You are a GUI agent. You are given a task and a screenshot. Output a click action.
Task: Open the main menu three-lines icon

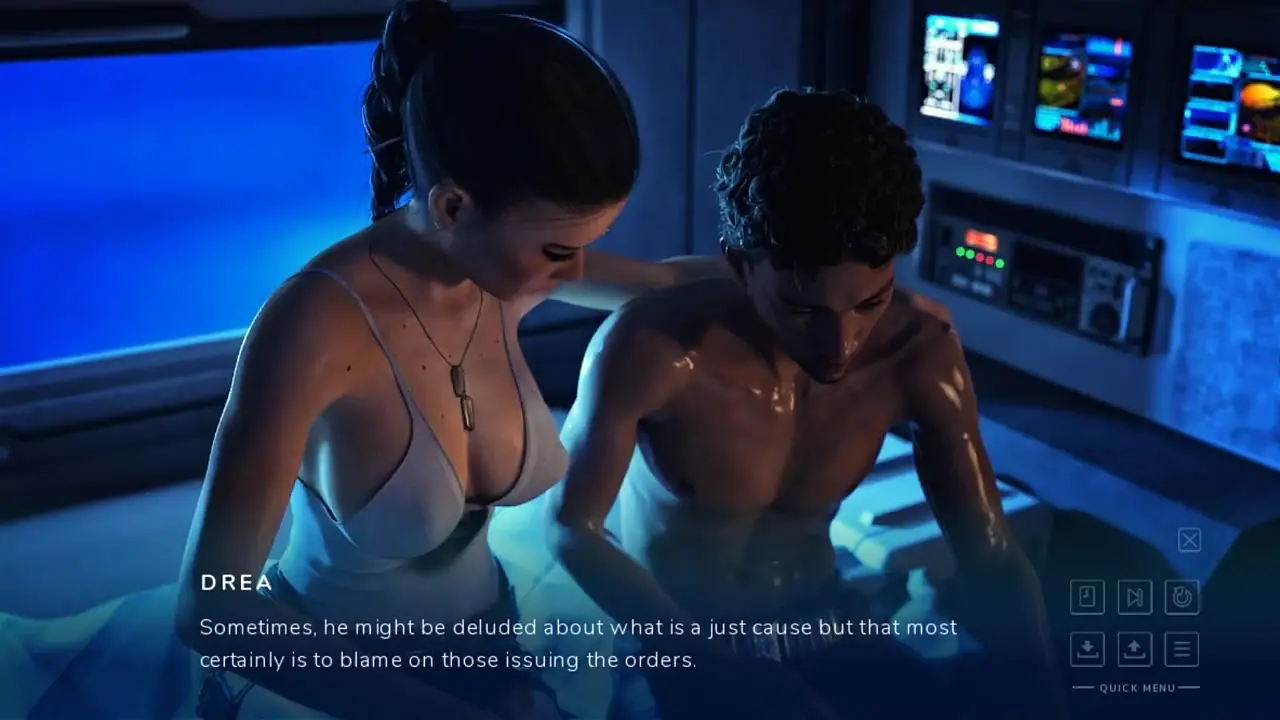(x=1182, y=649)
